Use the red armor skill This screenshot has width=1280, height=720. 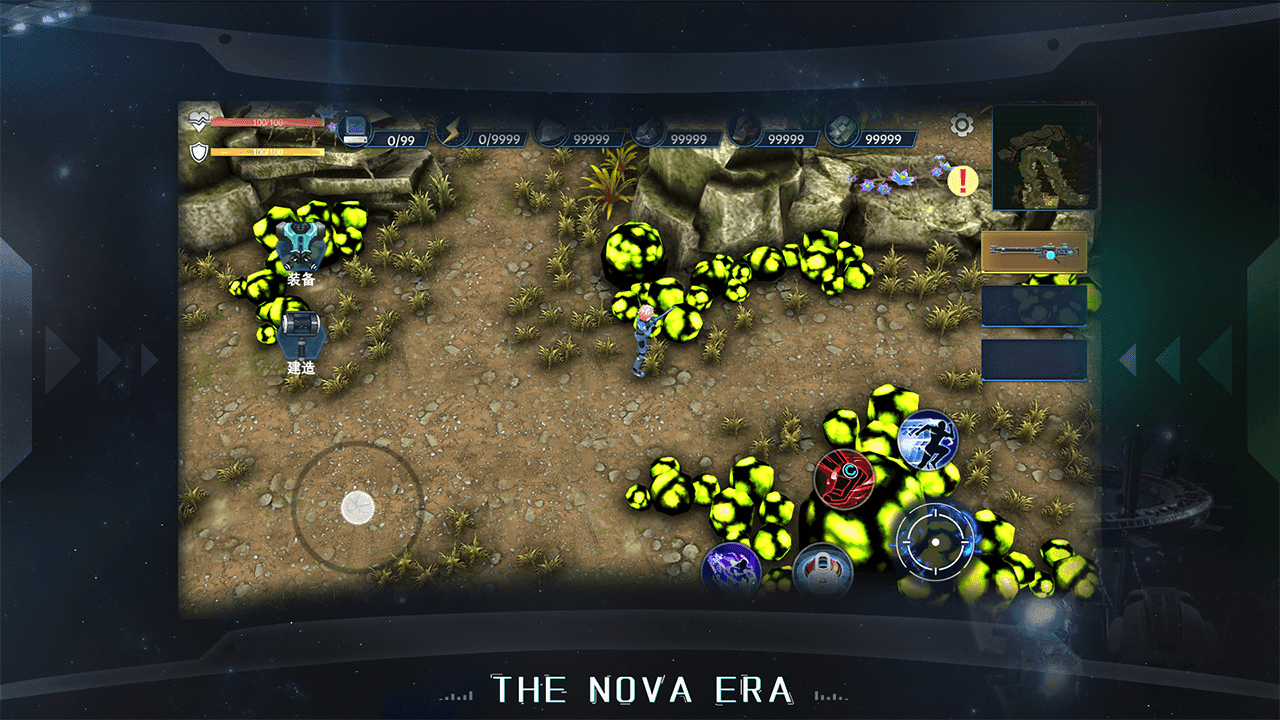point(844,478)
